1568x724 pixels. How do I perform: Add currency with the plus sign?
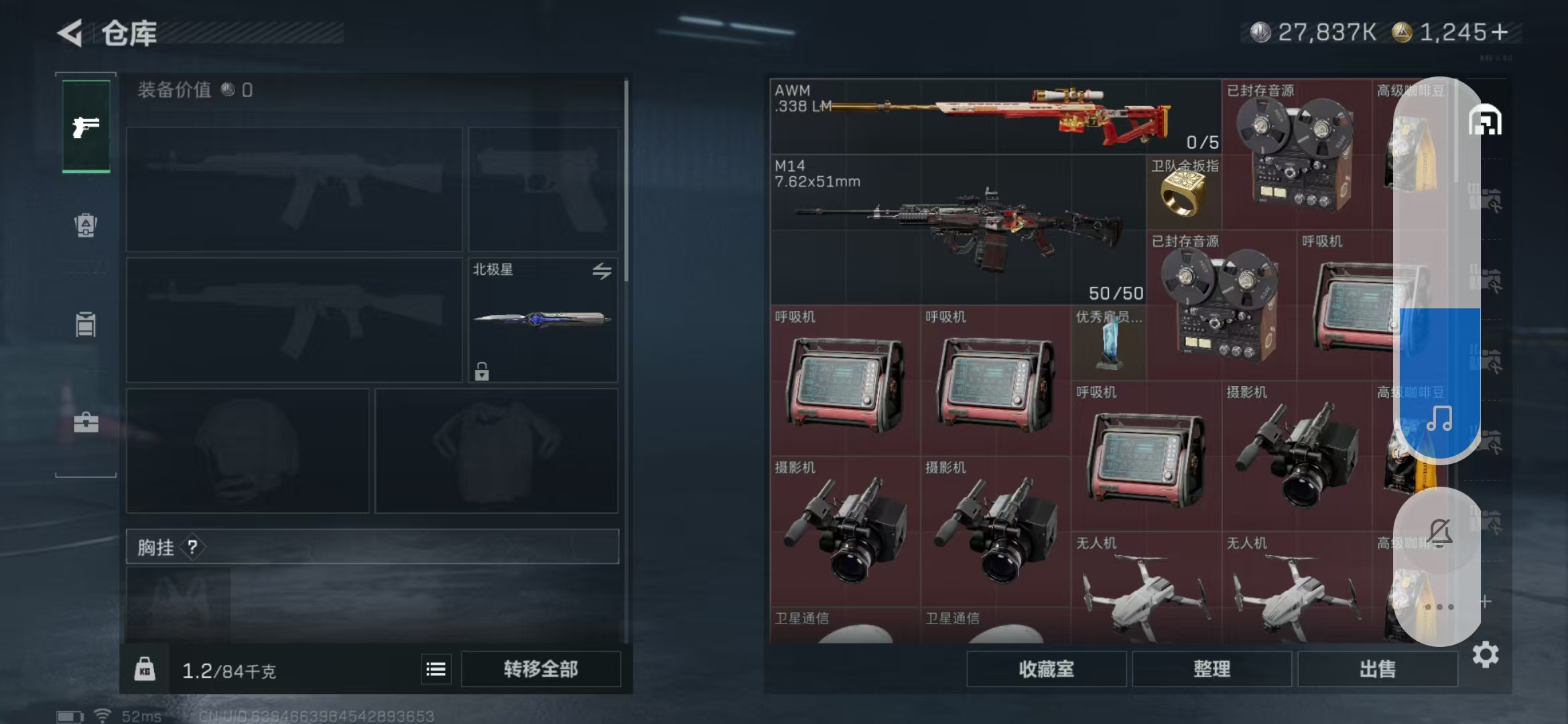1500,32
